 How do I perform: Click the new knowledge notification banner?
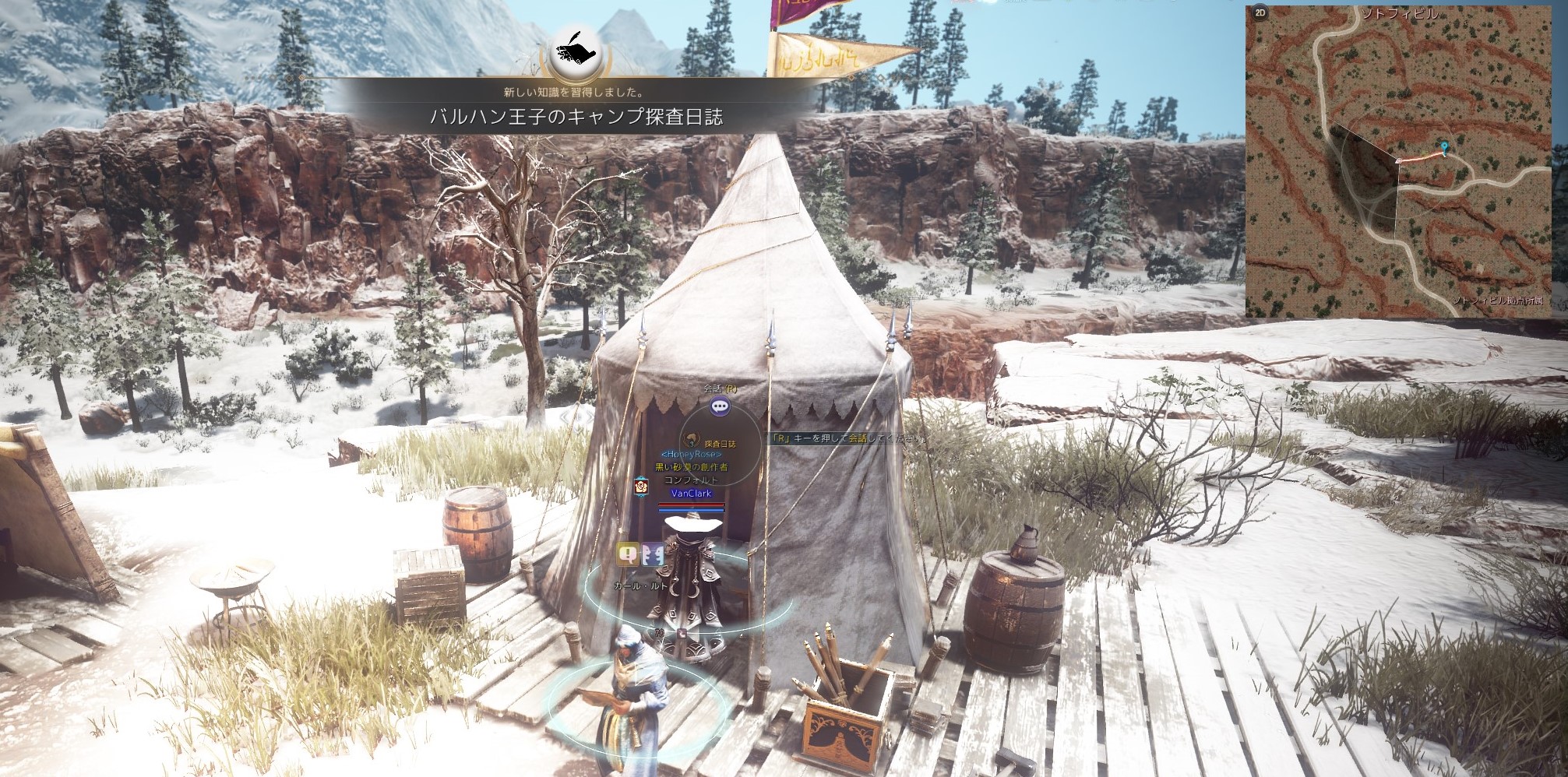pos(576,117)
